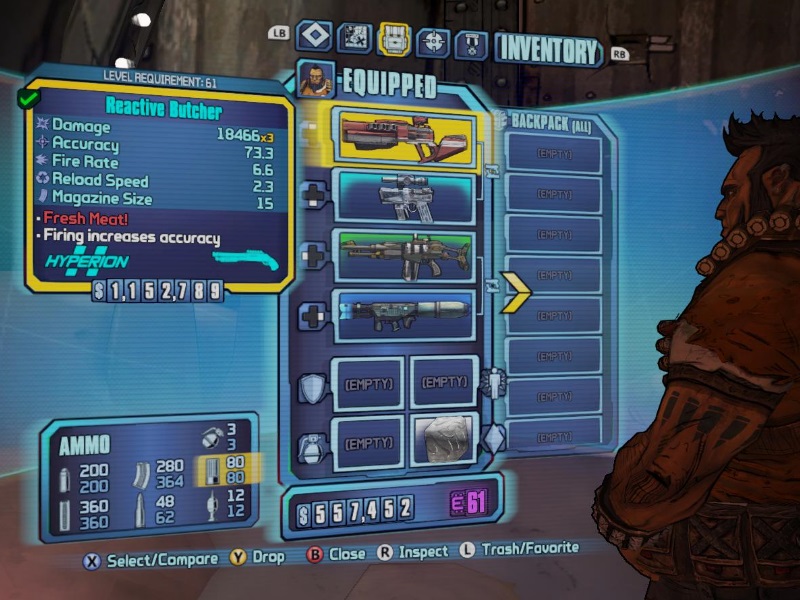Select the white scoped pistol weapon slot
Screen dimensions: 800x600
coord(406,195)
